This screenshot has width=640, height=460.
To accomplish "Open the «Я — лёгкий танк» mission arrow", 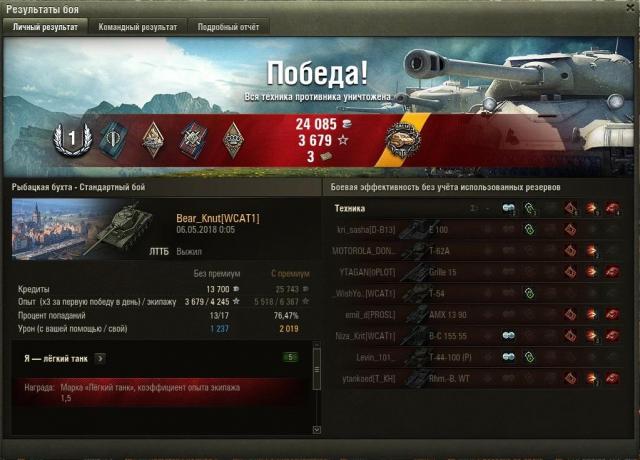I will pyautogui.click(x=101, y=357).
